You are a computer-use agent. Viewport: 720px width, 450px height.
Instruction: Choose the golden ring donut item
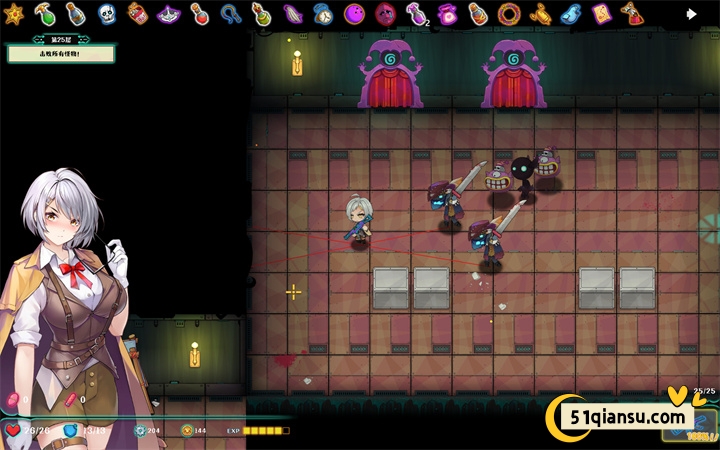pyautogui.click(x=510, y=13)
